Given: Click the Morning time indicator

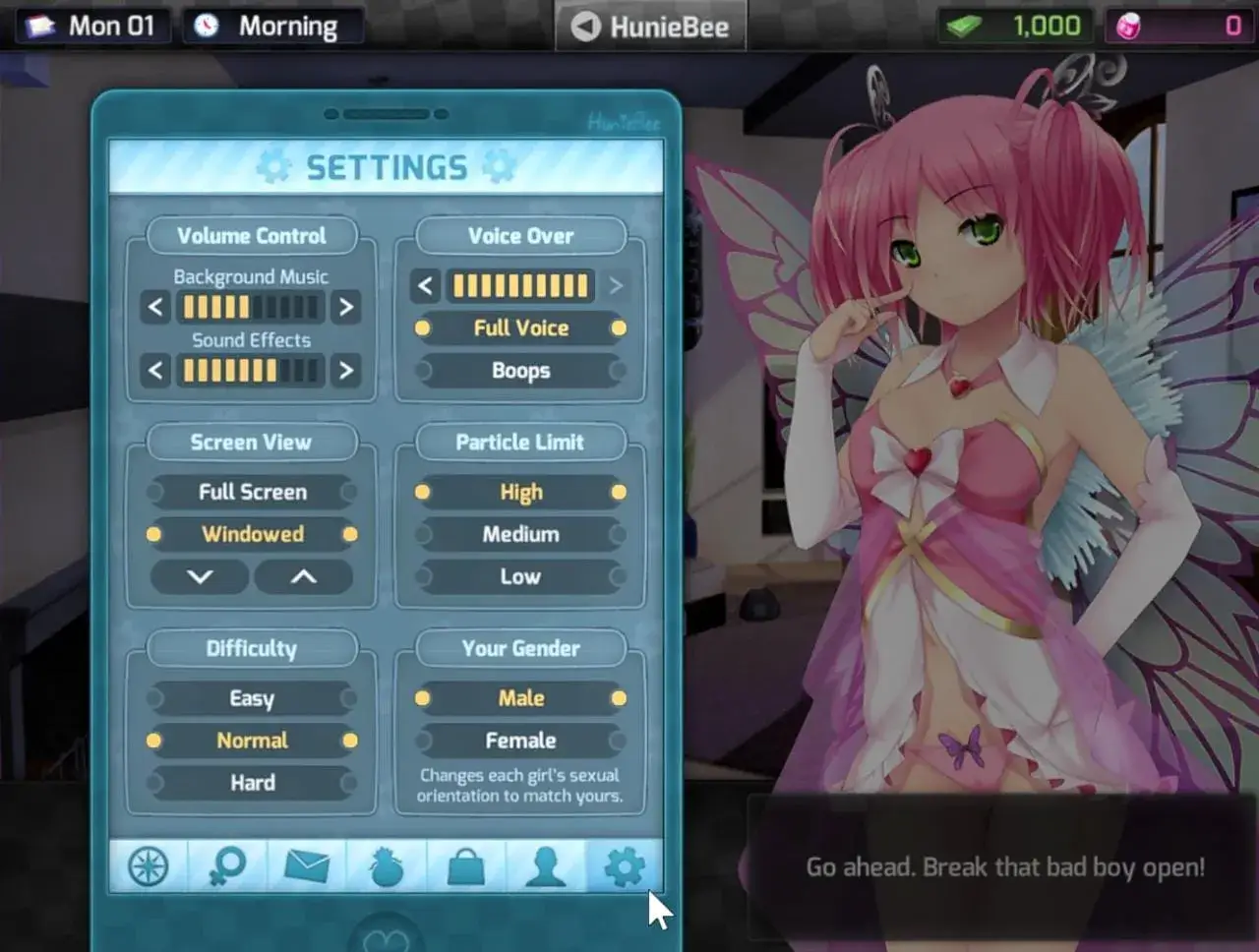Looking at the screenshot, I should pos(273,26).
